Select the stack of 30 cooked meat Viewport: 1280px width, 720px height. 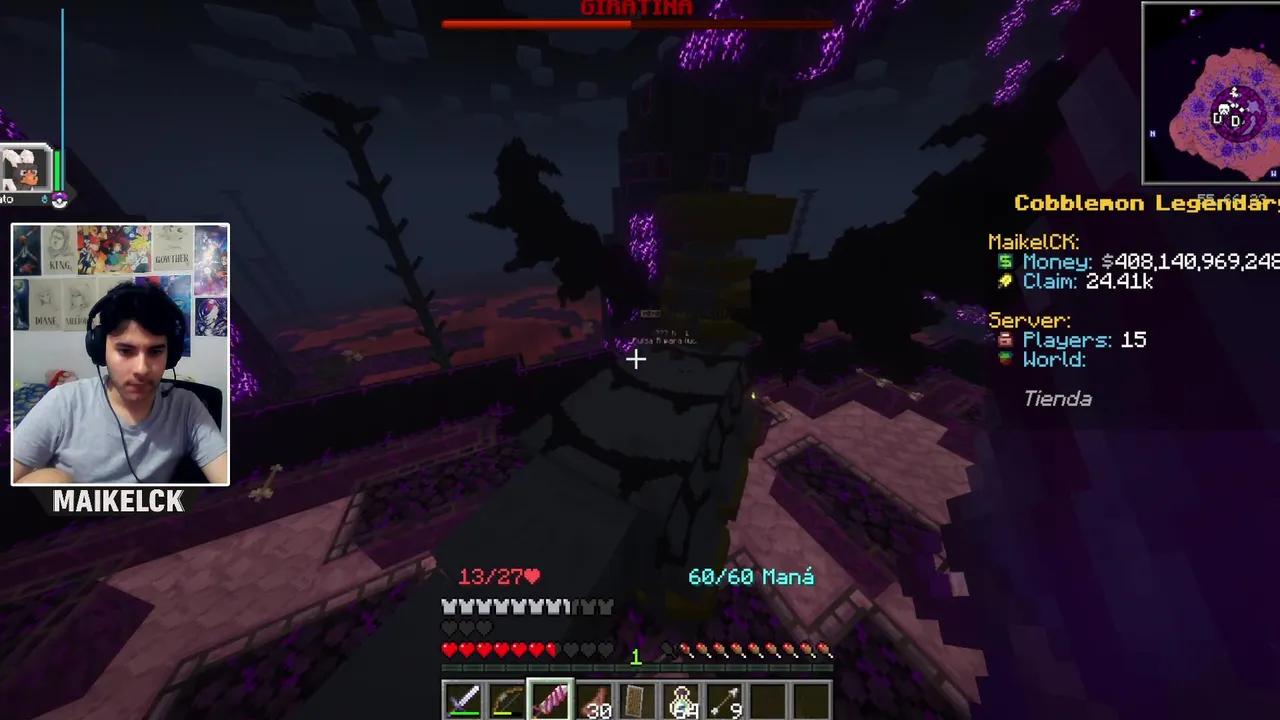595,700
